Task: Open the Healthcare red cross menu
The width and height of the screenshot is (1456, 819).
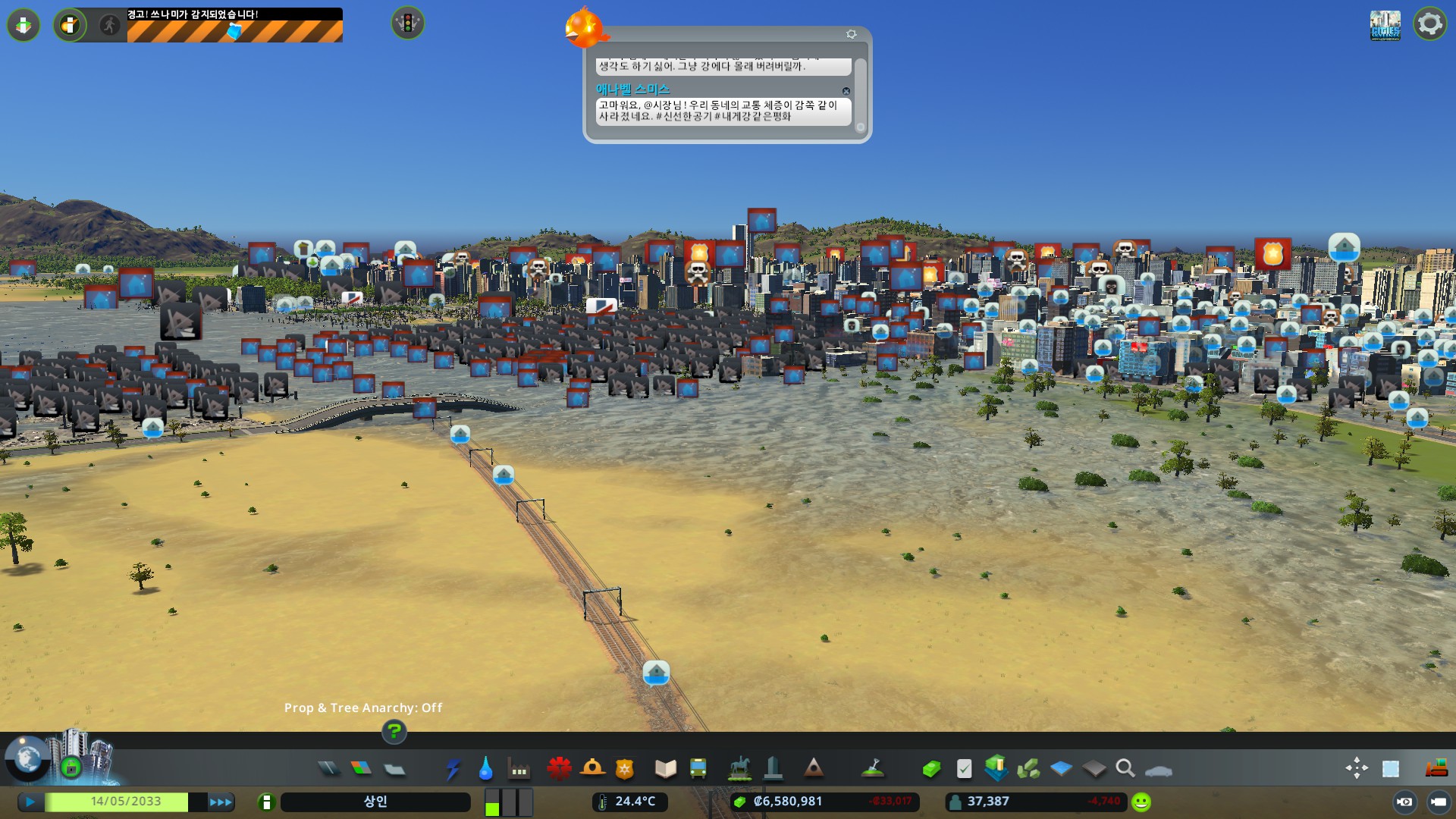Action: [x=559, y=769]
